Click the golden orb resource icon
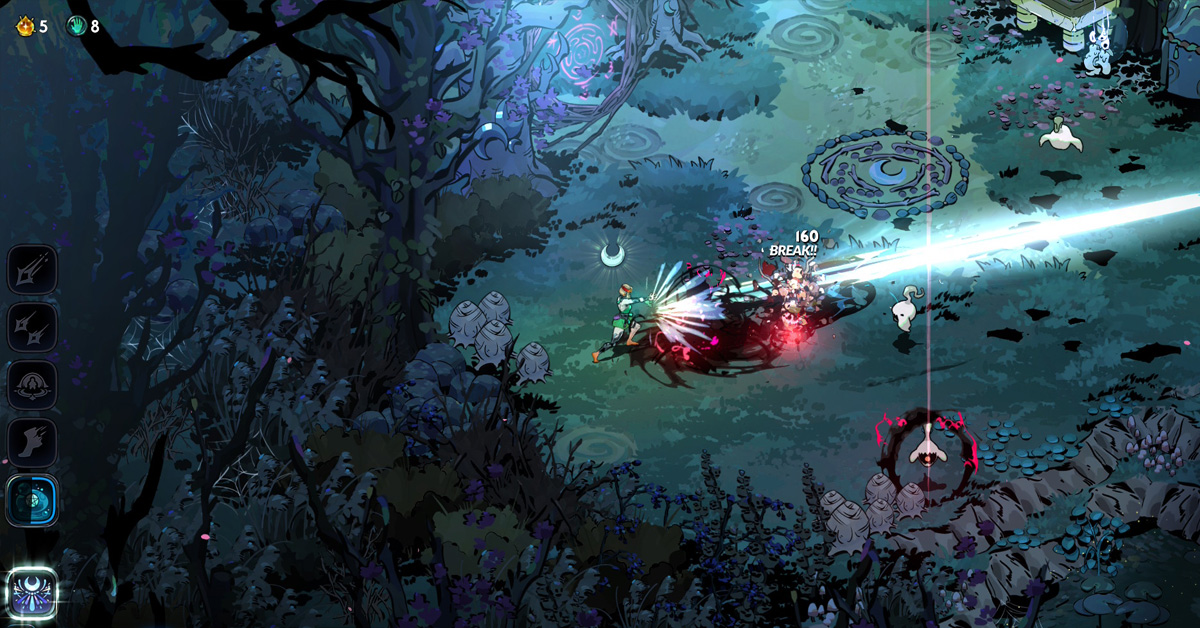Screen dimensions: 1200x628 point(25,26)
